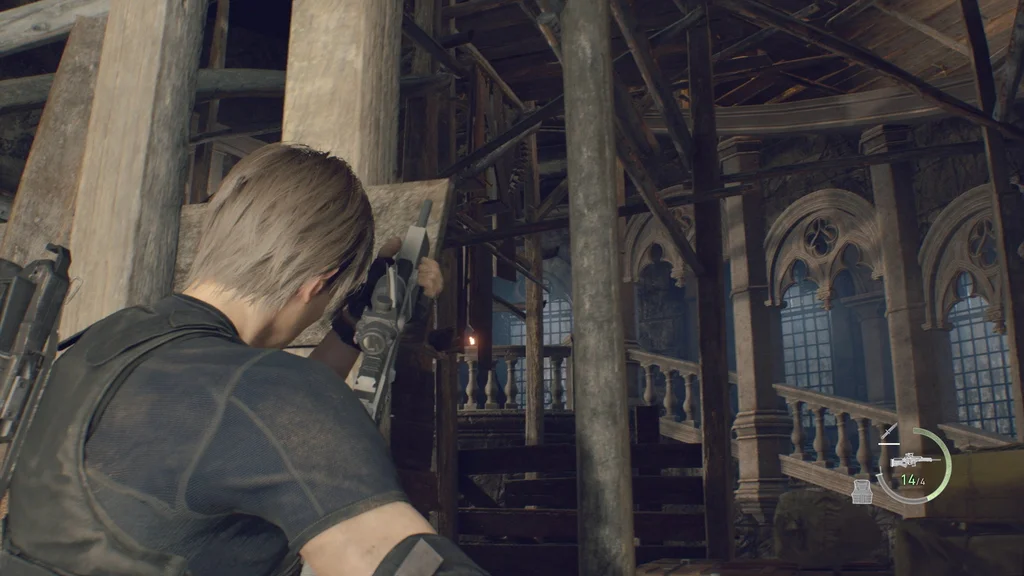Image resolution: width=1024 pixels, height=576 pixels.
Task: Select the body armor vest icon
Action: 862,491
